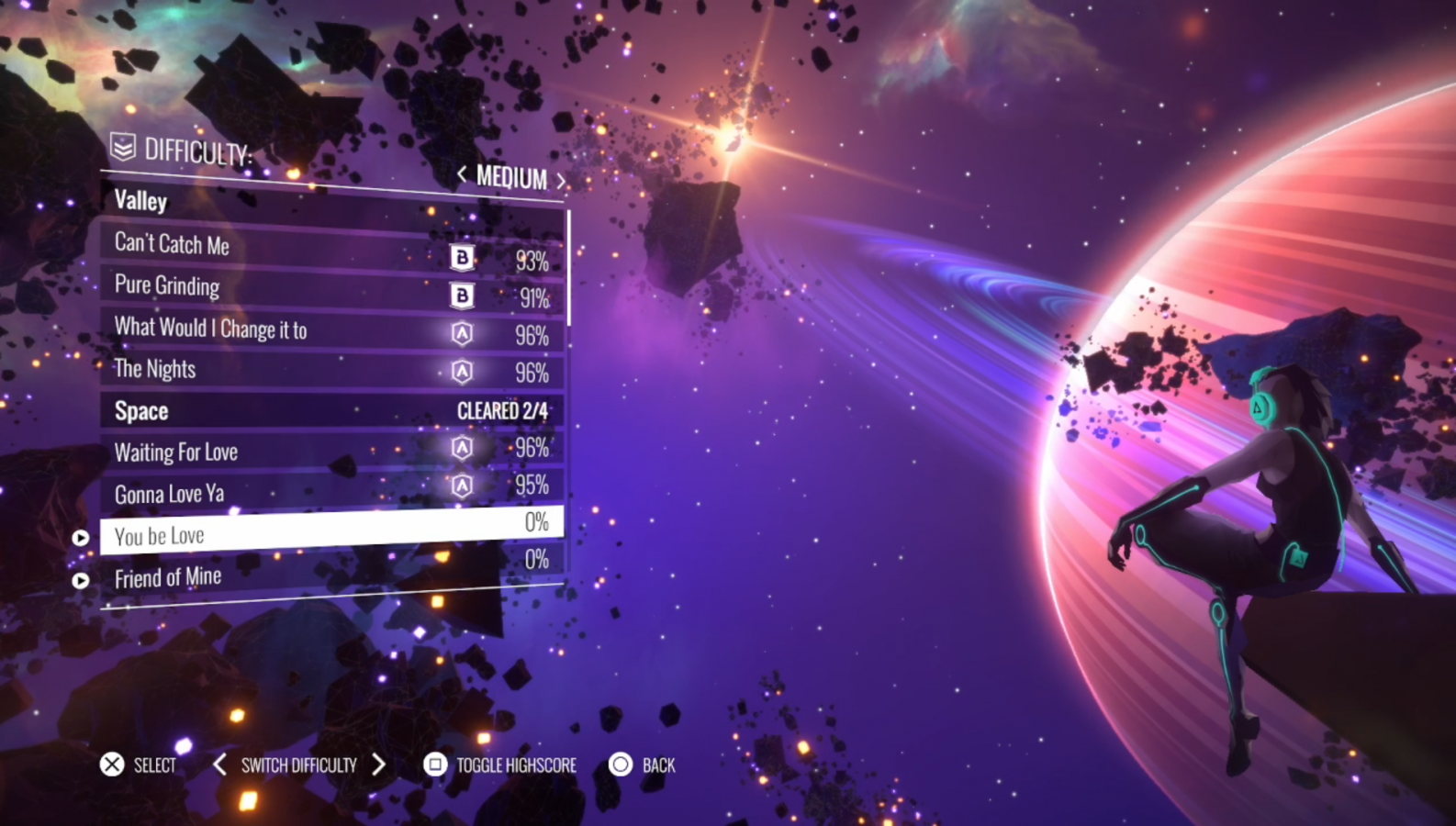
Task: Preview You be Love with play icon
Action: (x=81, y=538)
